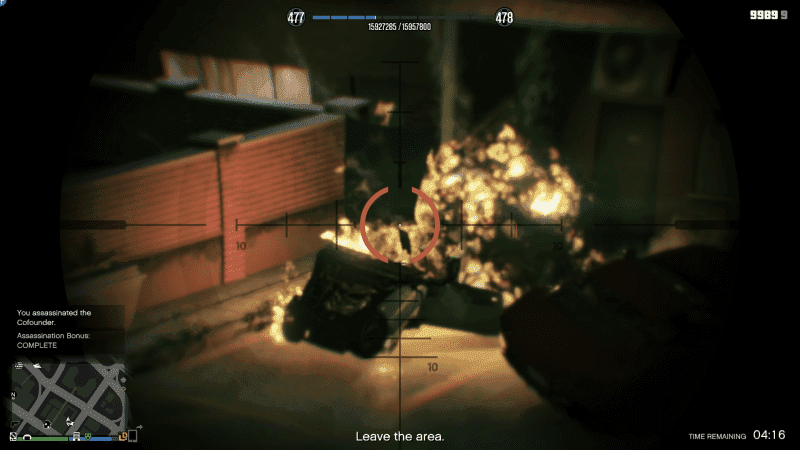Select the assassination bonus notification

pos(56,340)
